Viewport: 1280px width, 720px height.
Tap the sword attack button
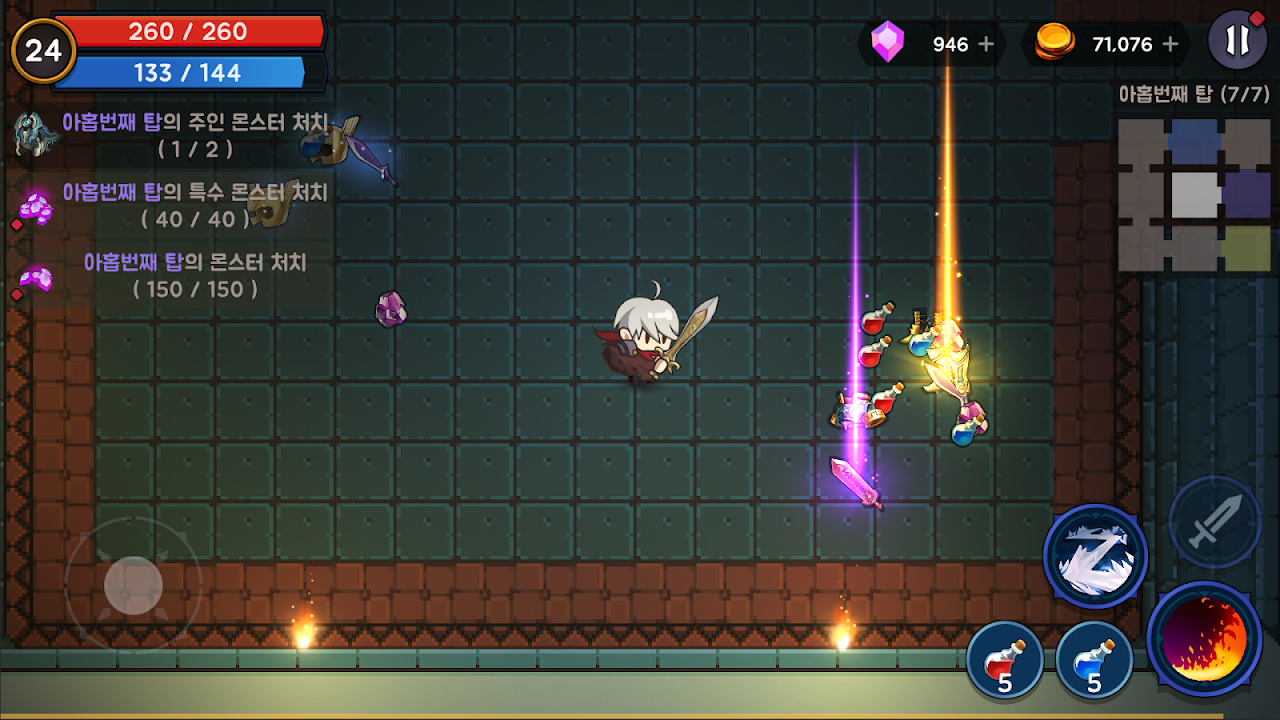tap(1214, 522)
